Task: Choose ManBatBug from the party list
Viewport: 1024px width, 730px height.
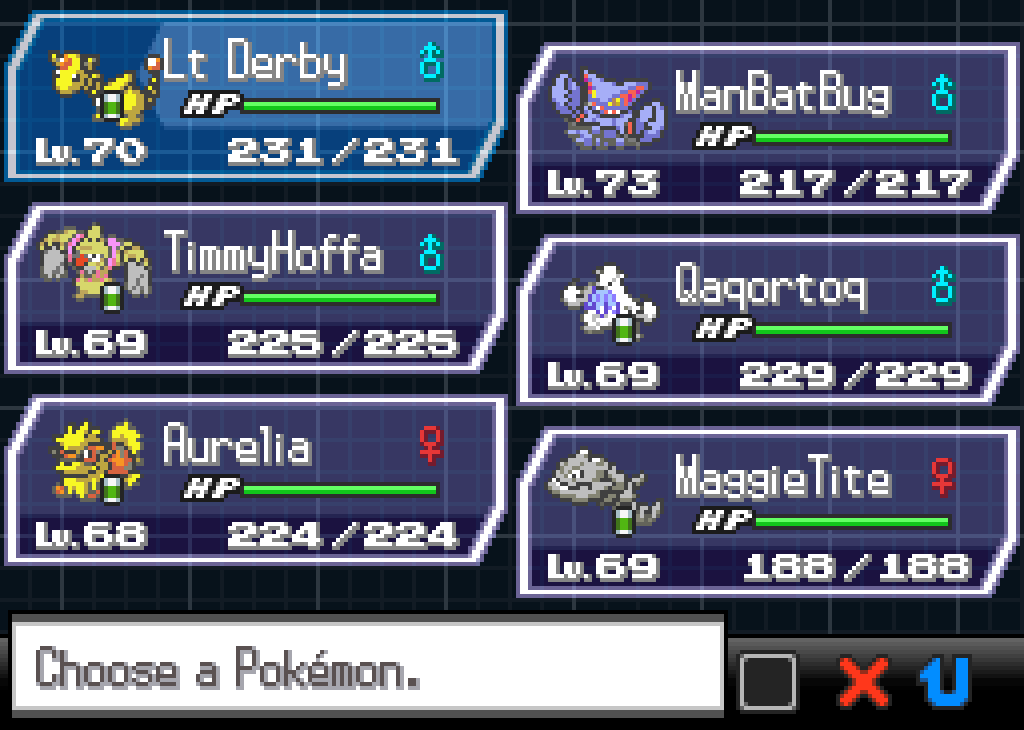Action: pyautogui.click(x=767, y=128)
